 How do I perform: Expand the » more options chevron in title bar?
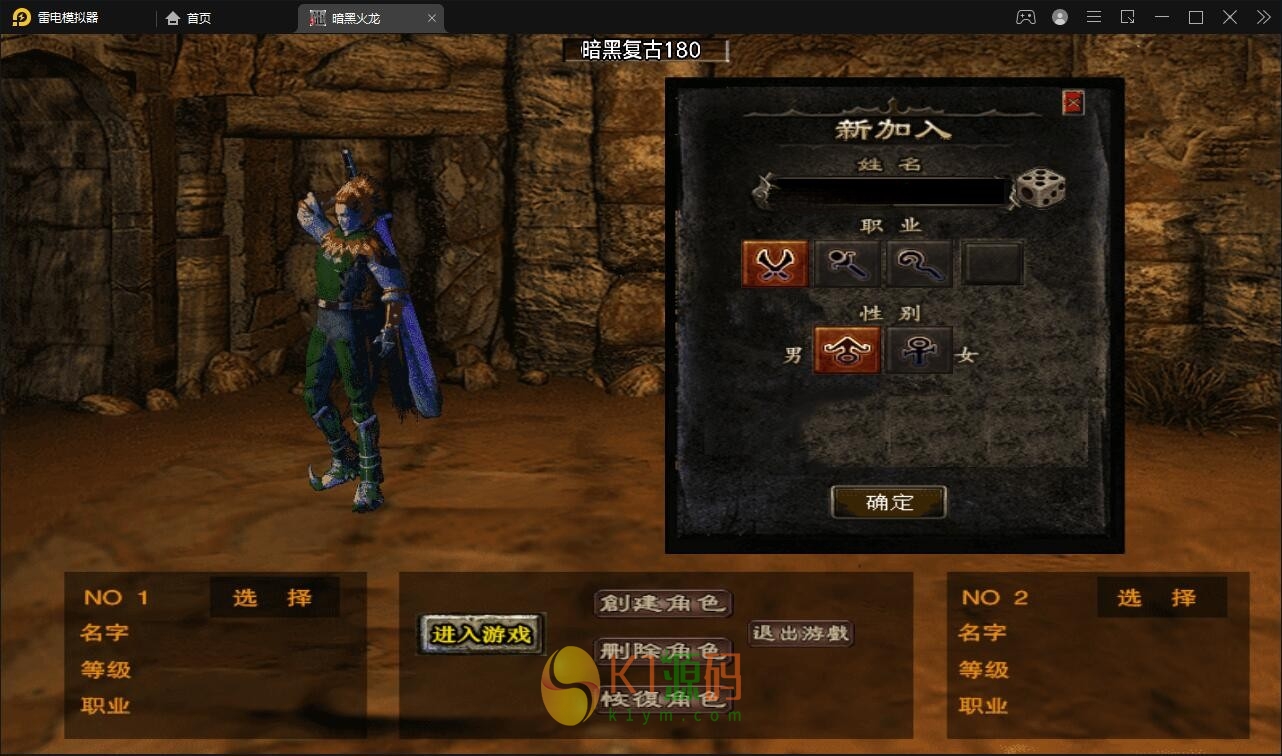pos(1262,16)
